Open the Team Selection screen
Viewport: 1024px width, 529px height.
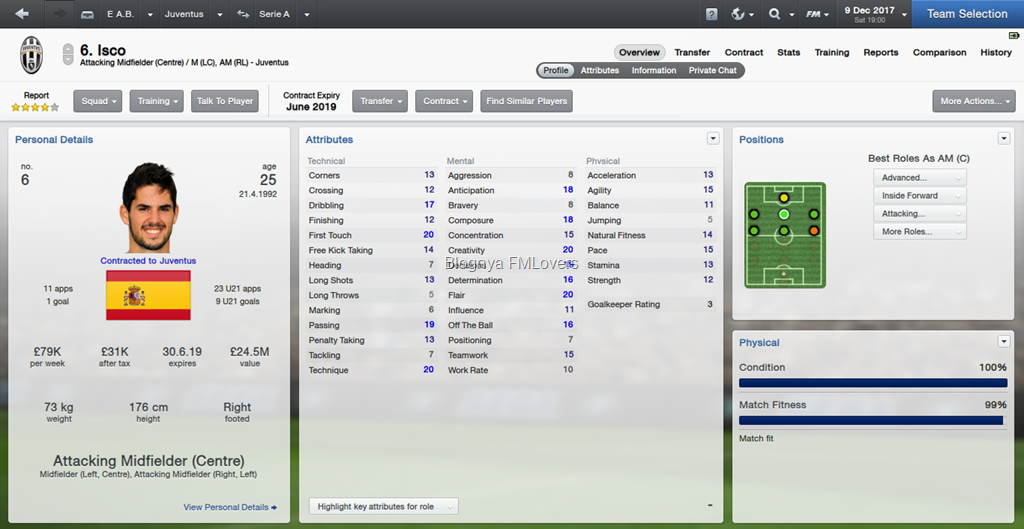[967, 14]
